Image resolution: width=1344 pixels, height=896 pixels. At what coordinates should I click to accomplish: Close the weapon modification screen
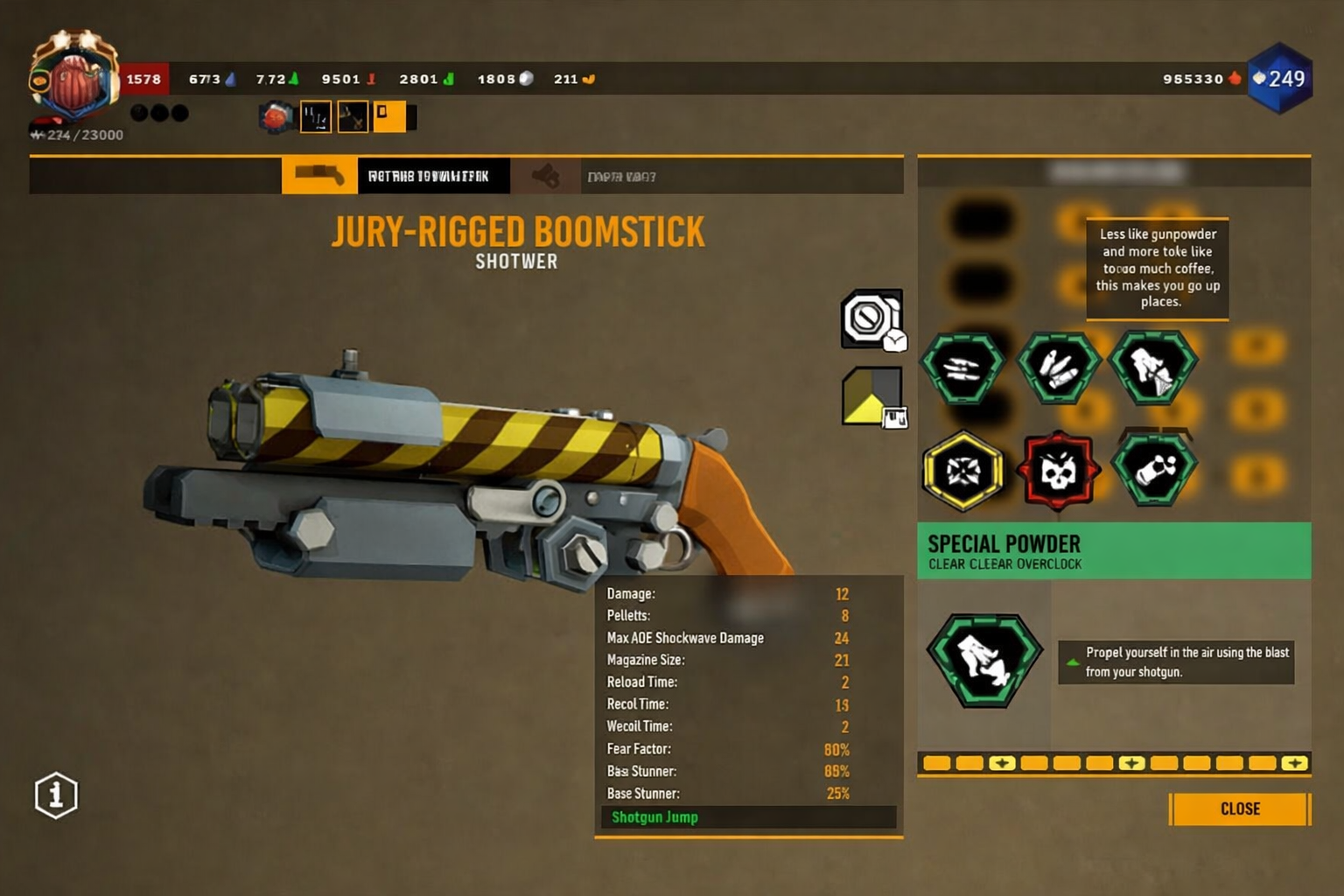coord(1239,808)
